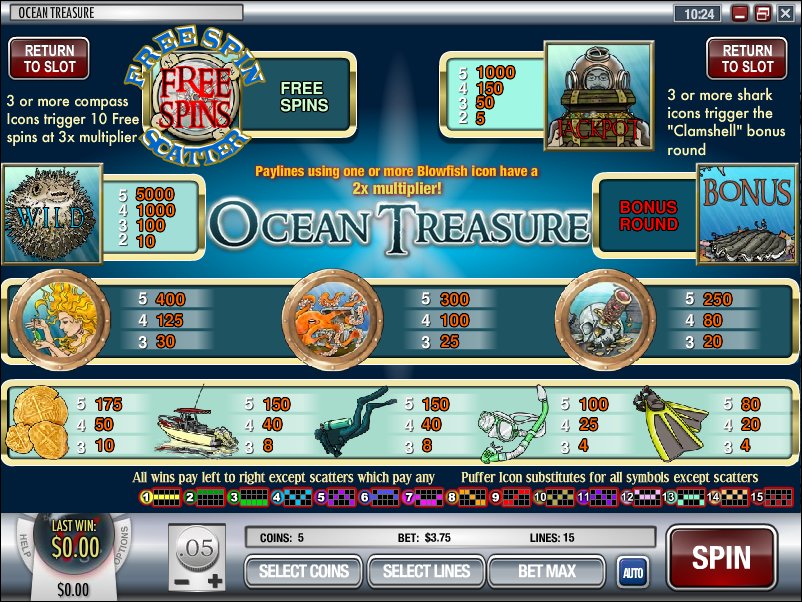Choose the SELECT COINS button
The width and height of the screenshot is (802, 602).
pyautogui.click(x=304, y=572)
